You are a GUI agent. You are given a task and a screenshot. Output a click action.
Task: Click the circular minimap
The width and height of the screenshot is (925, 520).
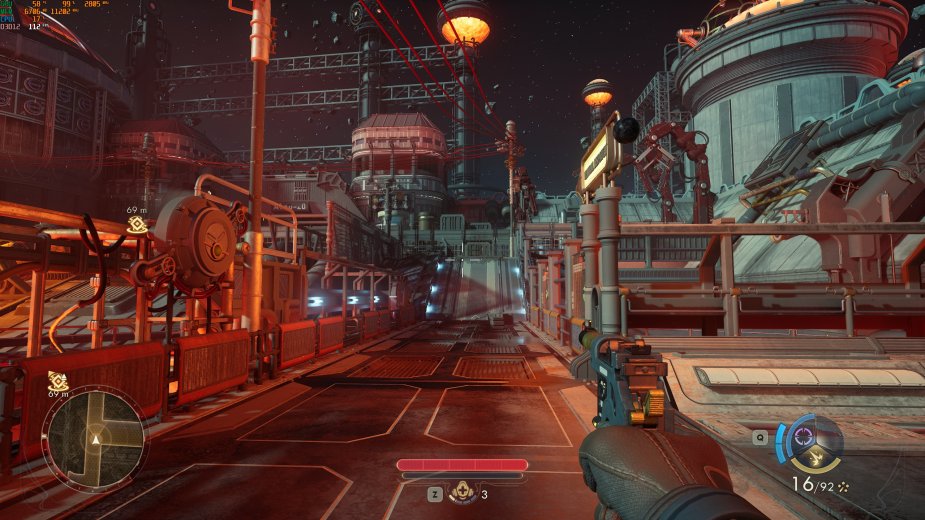coord(95,437)
